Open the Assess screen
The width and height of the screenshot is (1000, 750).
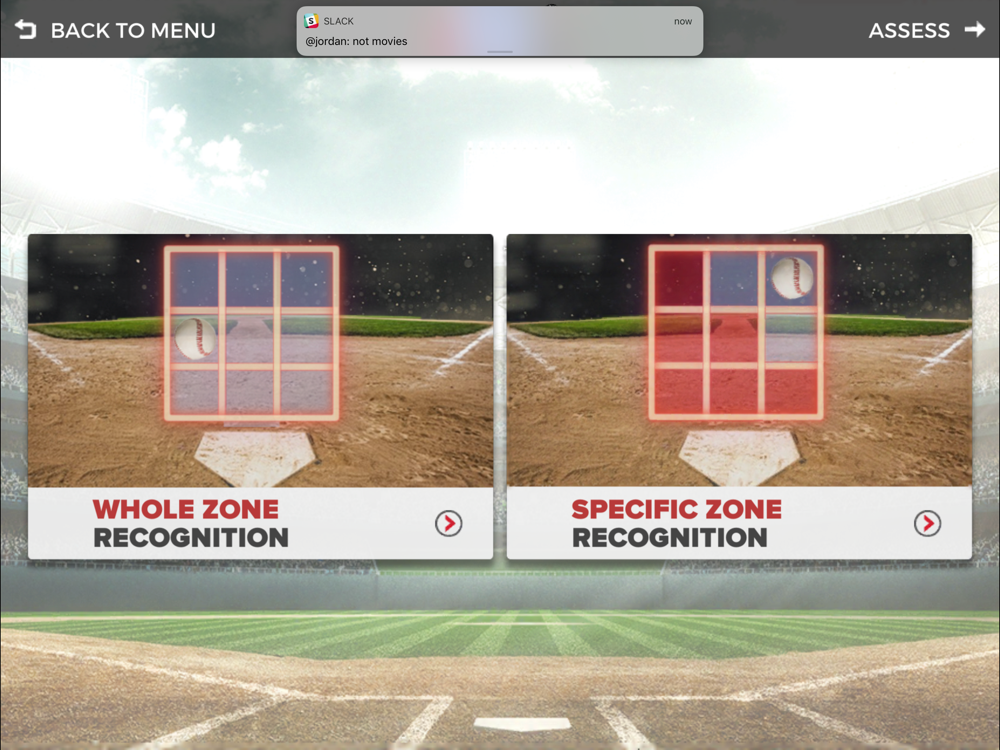click(x=926, y=30)
